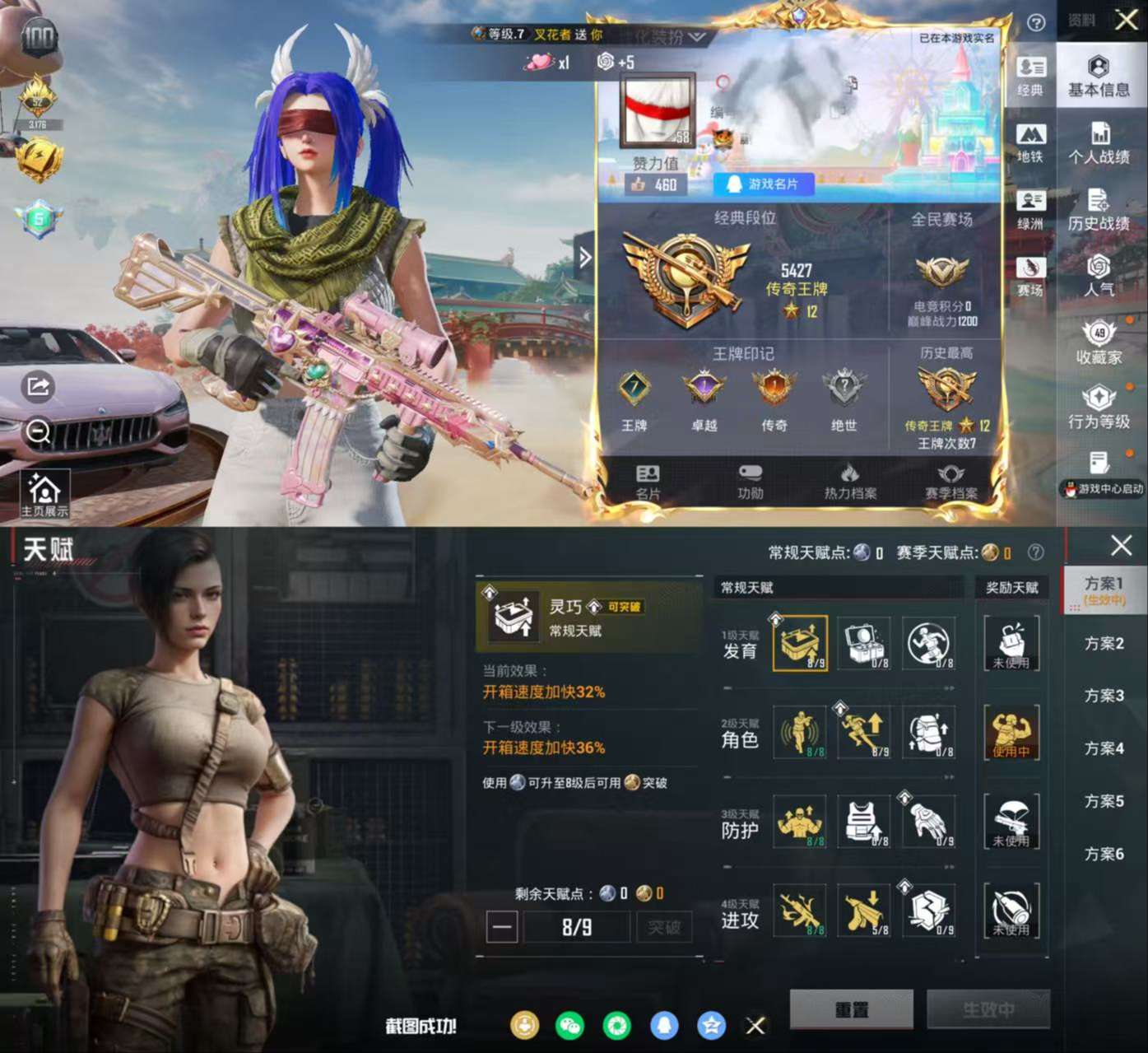Toggle the 使用中 reward talent in 角色 row
Image resolution: width=1148 pixels, height=1053 pixels.
click(x=1011, y=733)
